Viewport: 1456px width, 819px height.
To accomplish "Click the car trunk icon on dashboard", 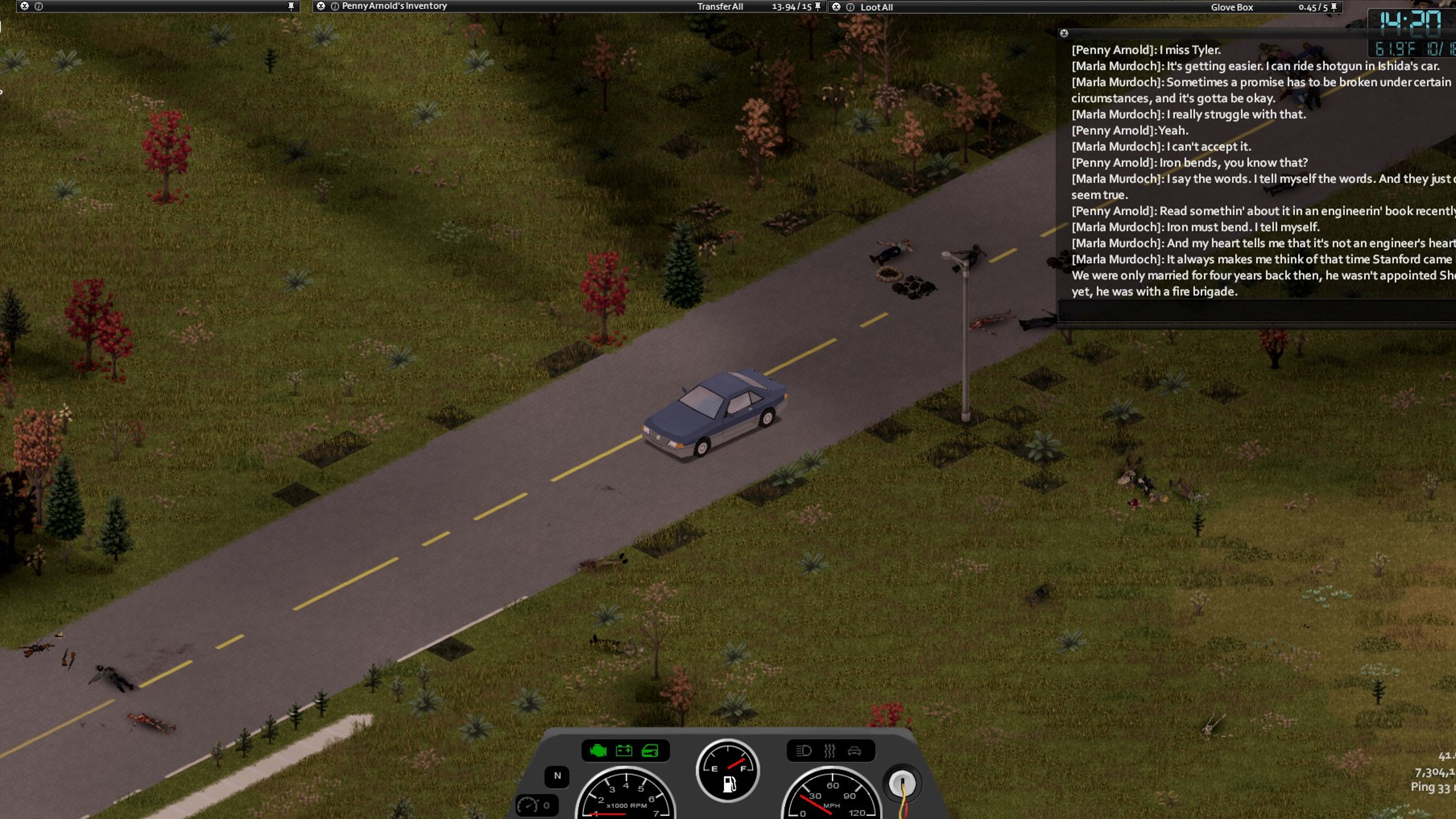I will tap(854, 751).
